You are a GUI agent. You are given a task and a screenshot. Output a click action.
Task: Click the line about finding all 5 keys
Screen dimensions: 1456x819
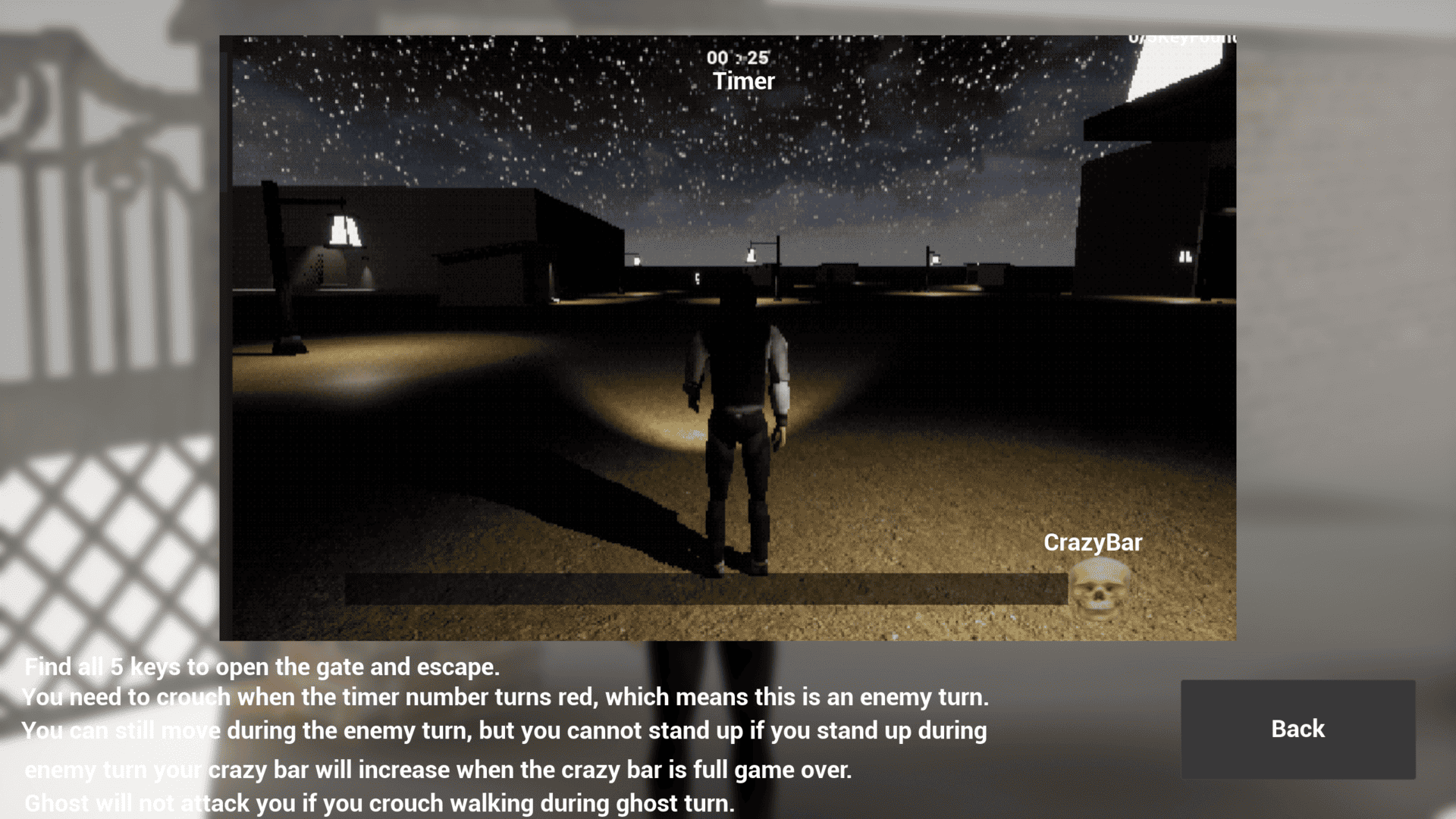coord(262,667)
